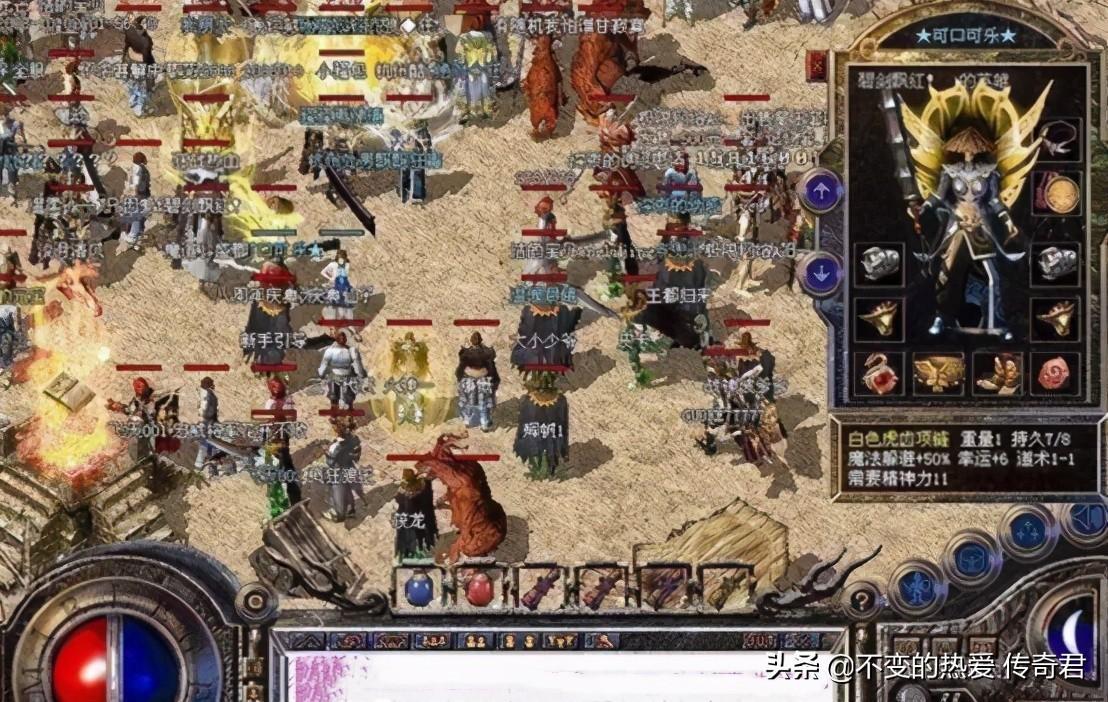Select the equipped necklace slot
This screenshot has height=702, width=1108.
(1056, 139)
